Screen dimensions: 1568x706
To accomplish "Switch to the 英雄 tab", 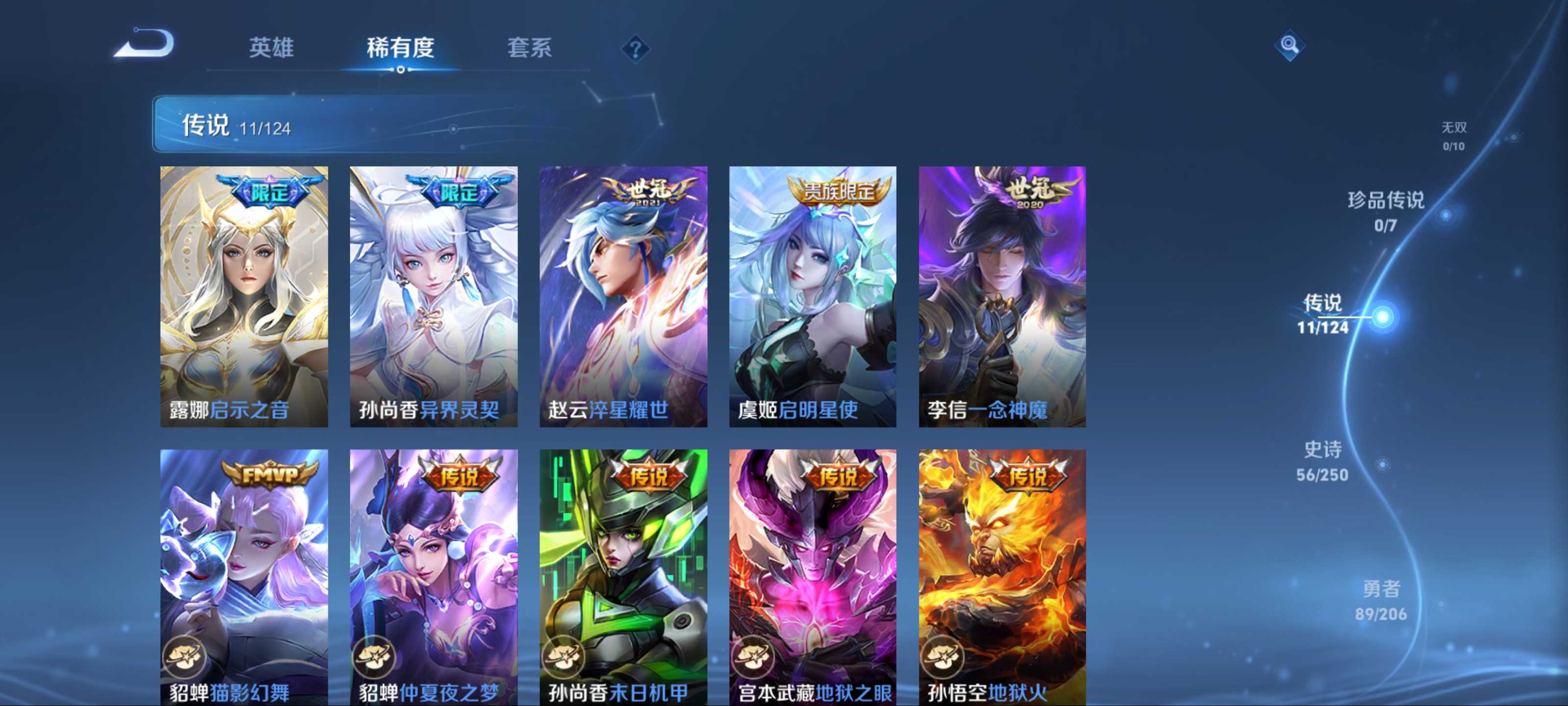I will point(271,48).
